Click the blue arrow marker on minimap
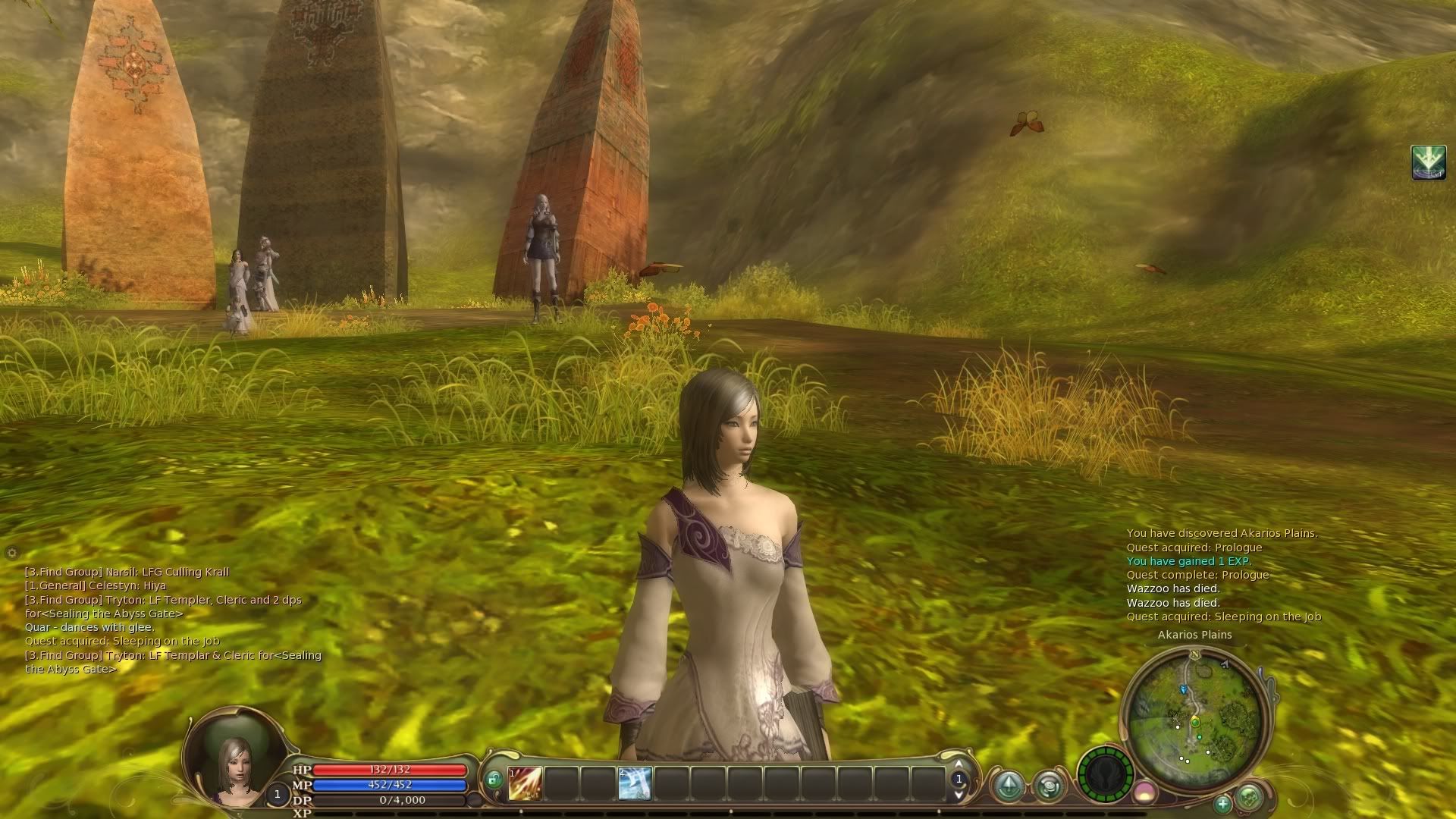 coord(1183,689)
